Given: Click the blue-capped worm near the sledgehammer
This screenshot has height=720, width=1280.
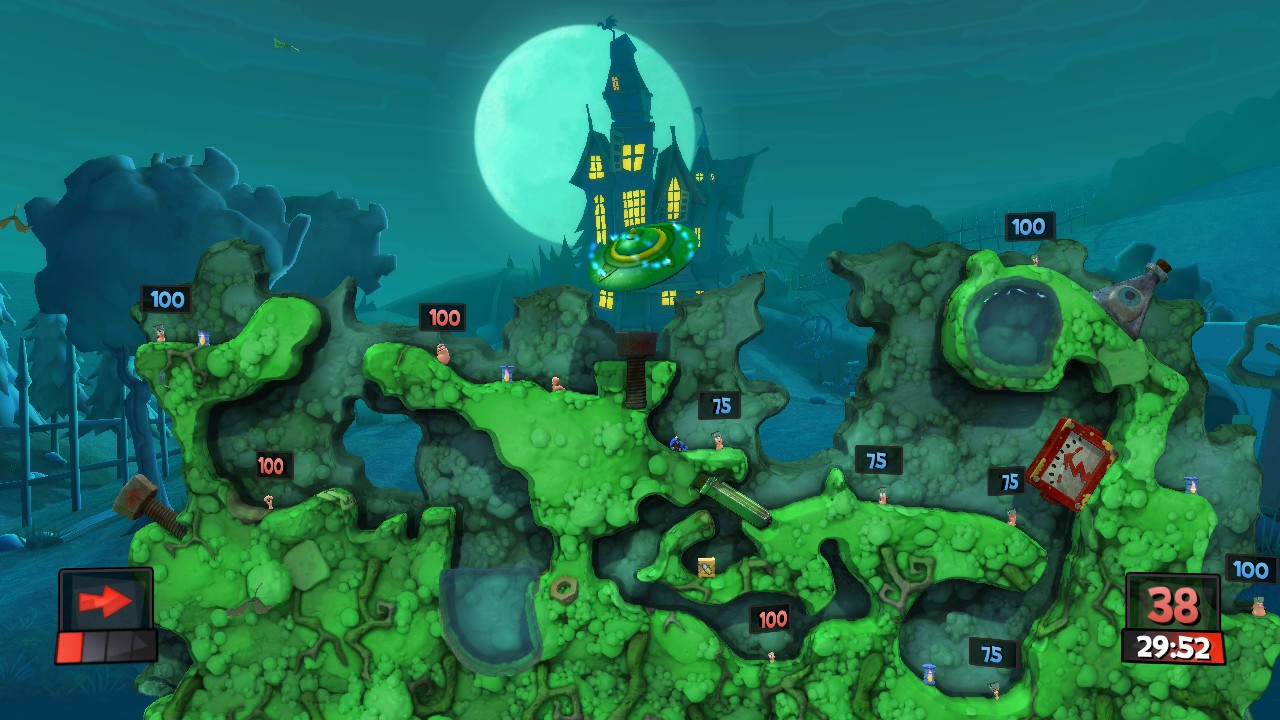Looking at the screenshot, I should click(x=677, y=445).
